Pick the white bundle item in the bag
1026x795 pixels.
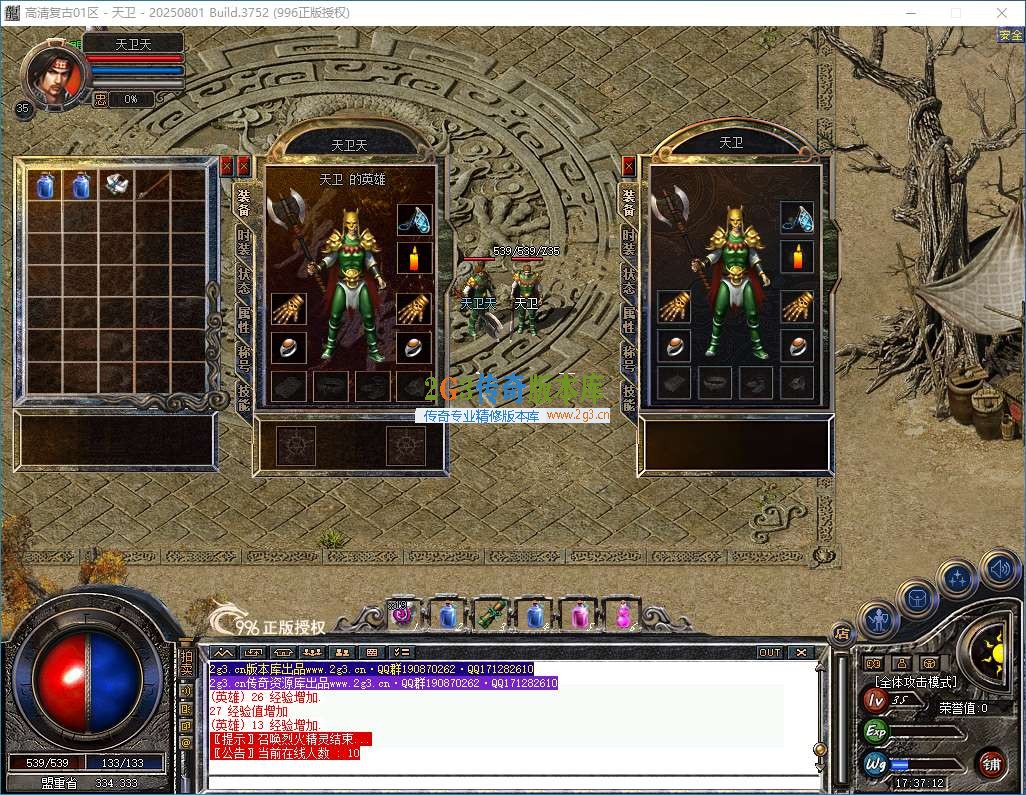tap(118, 185)
